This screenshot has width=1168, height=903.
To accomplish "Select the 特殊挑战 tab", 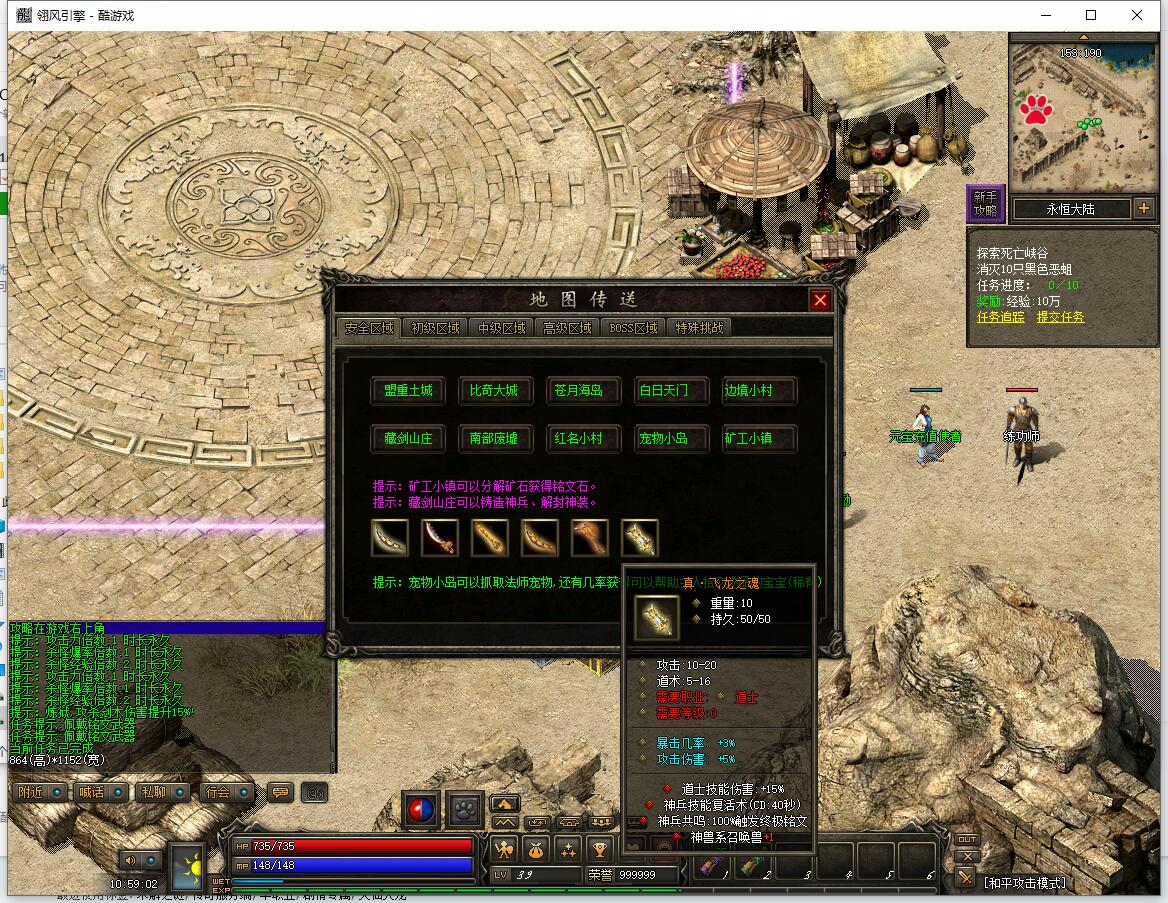I will [x=699, y=328].
